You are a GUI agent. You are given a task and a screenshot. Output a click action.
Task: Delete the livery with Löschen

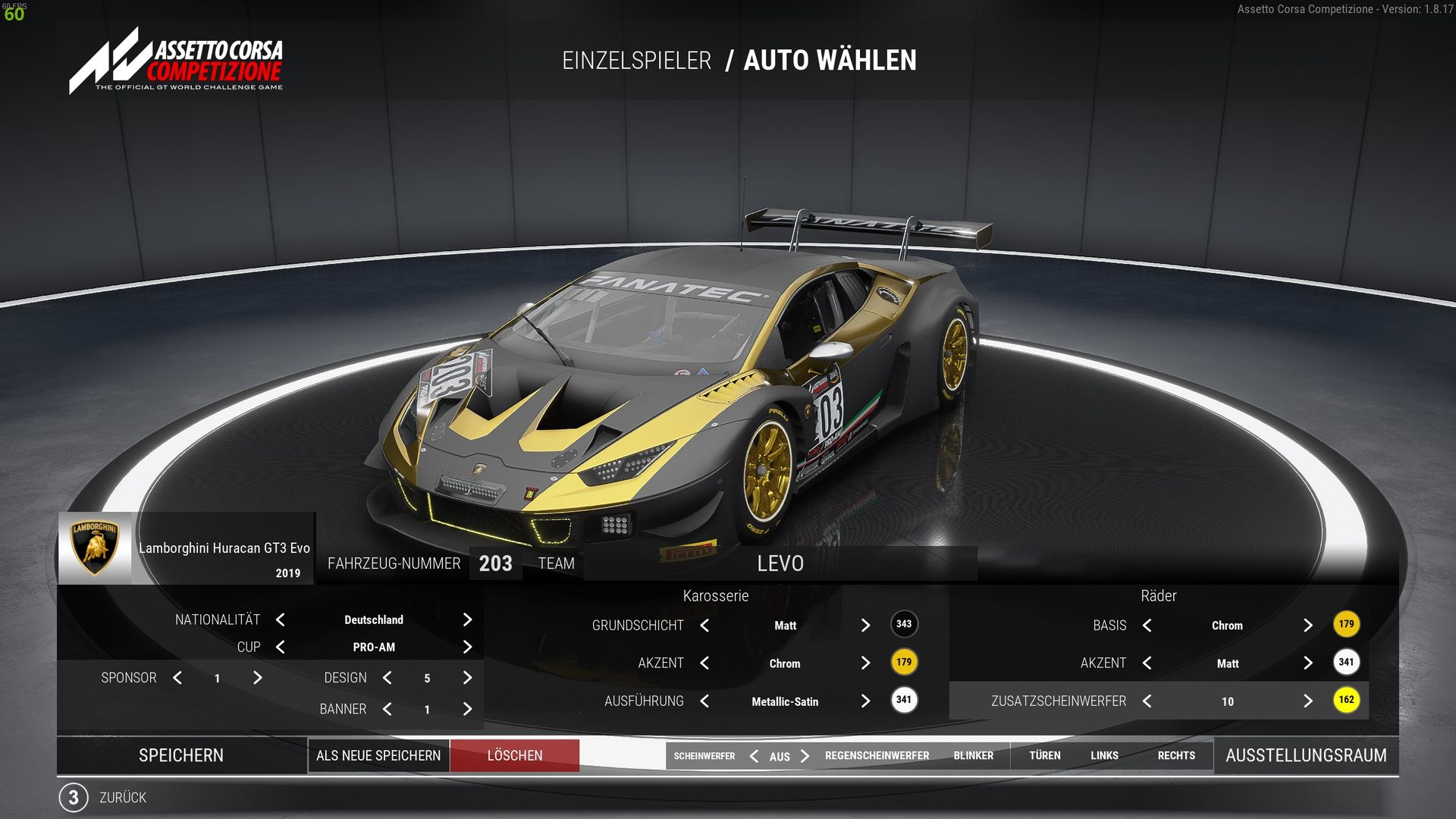pyautogui.click(x=515, y=755)
